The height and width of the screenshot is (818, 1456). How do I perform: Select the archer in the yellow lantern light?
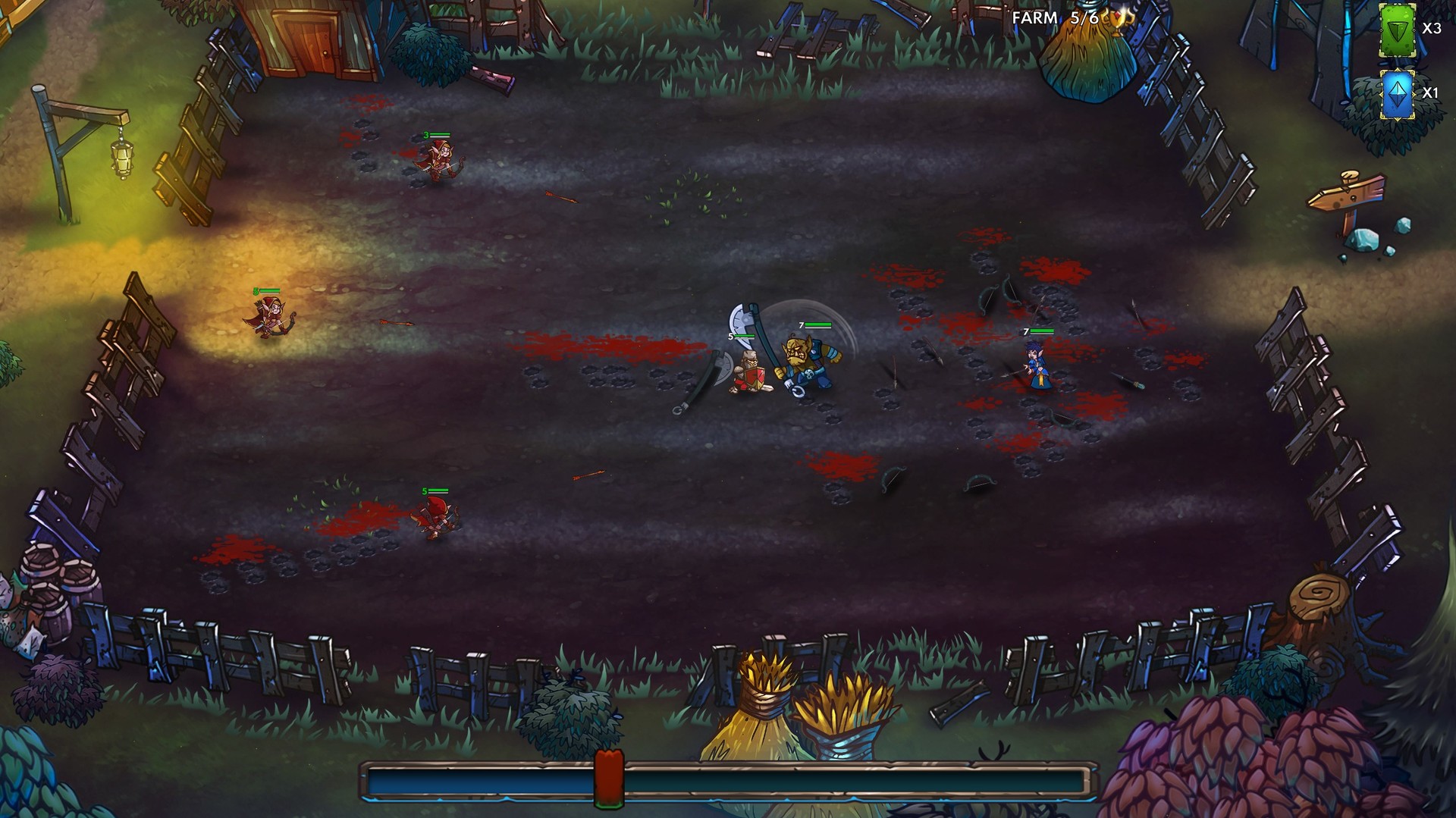pos(269,315)
